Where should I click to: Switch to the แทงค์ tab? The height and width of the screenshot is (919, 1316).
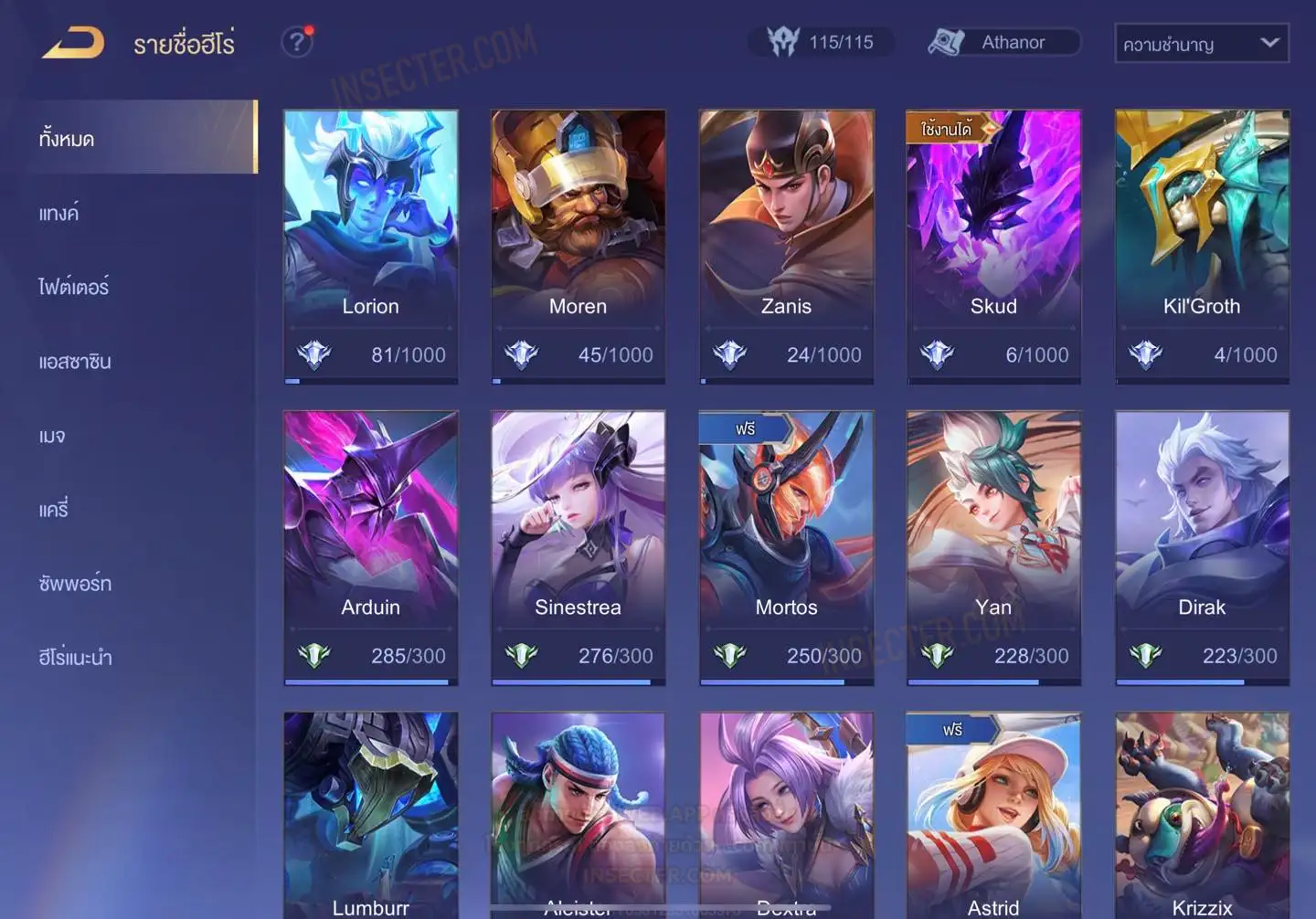59,213
